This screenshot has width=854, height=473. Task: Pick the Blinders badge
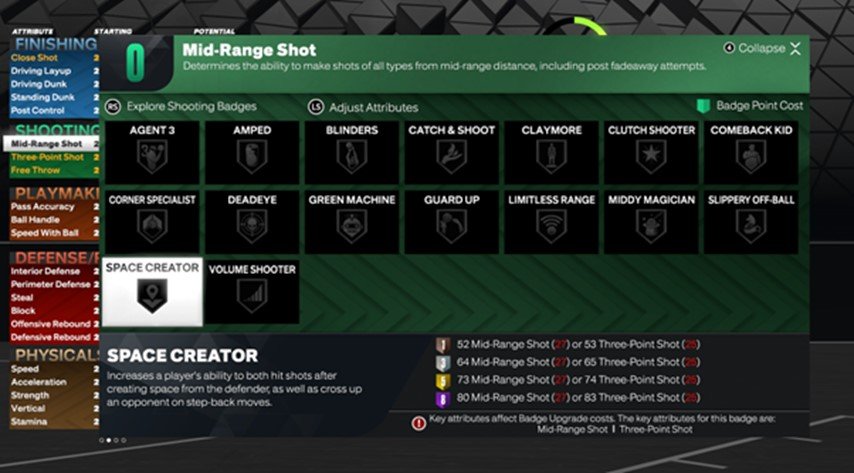tap(351, 153)
